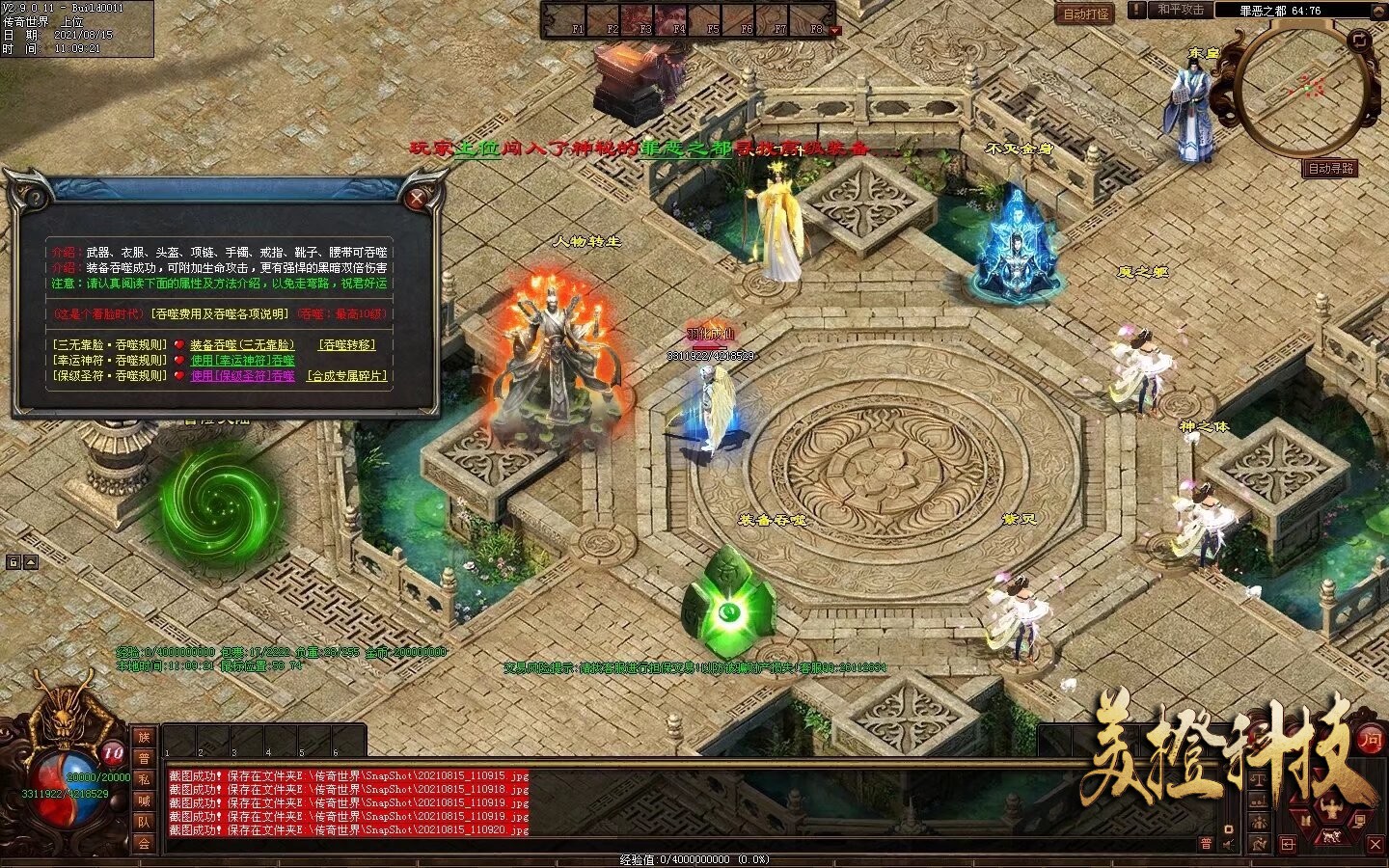1389x868 pixels.
Task: Select the 喊 shout chat channel
Action: 144,800
